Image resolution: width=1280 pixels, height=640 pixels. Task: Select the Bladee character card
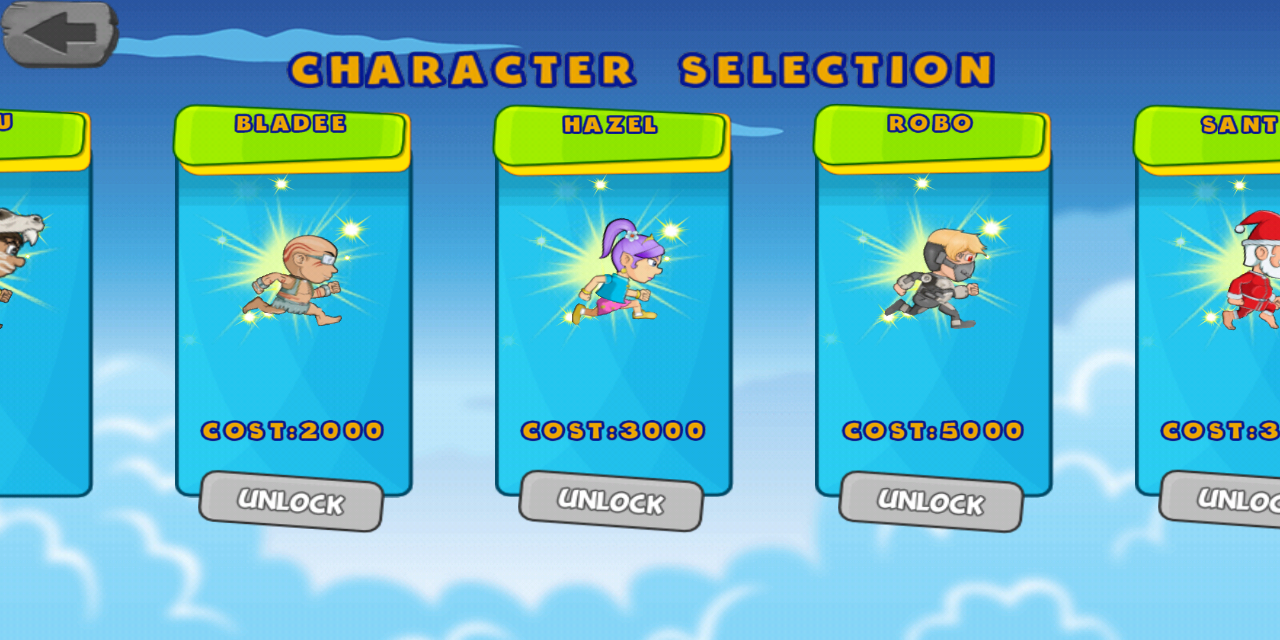[293, 300]
